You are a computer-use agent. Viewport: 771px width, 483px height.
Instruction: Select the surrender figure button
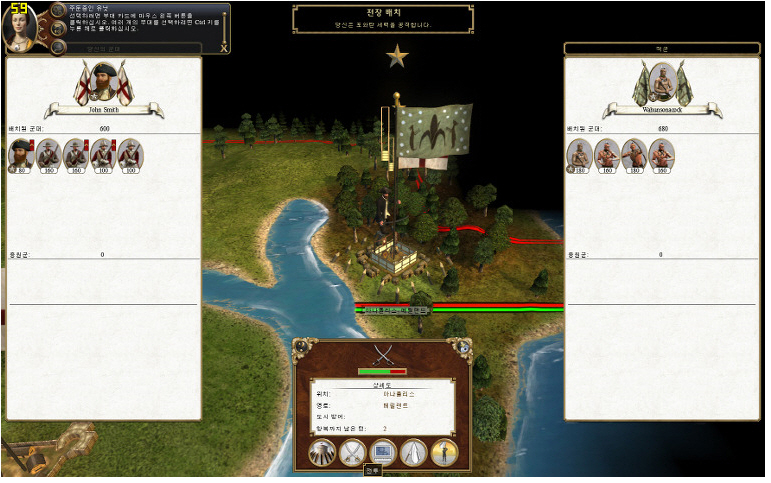(444, 453)
